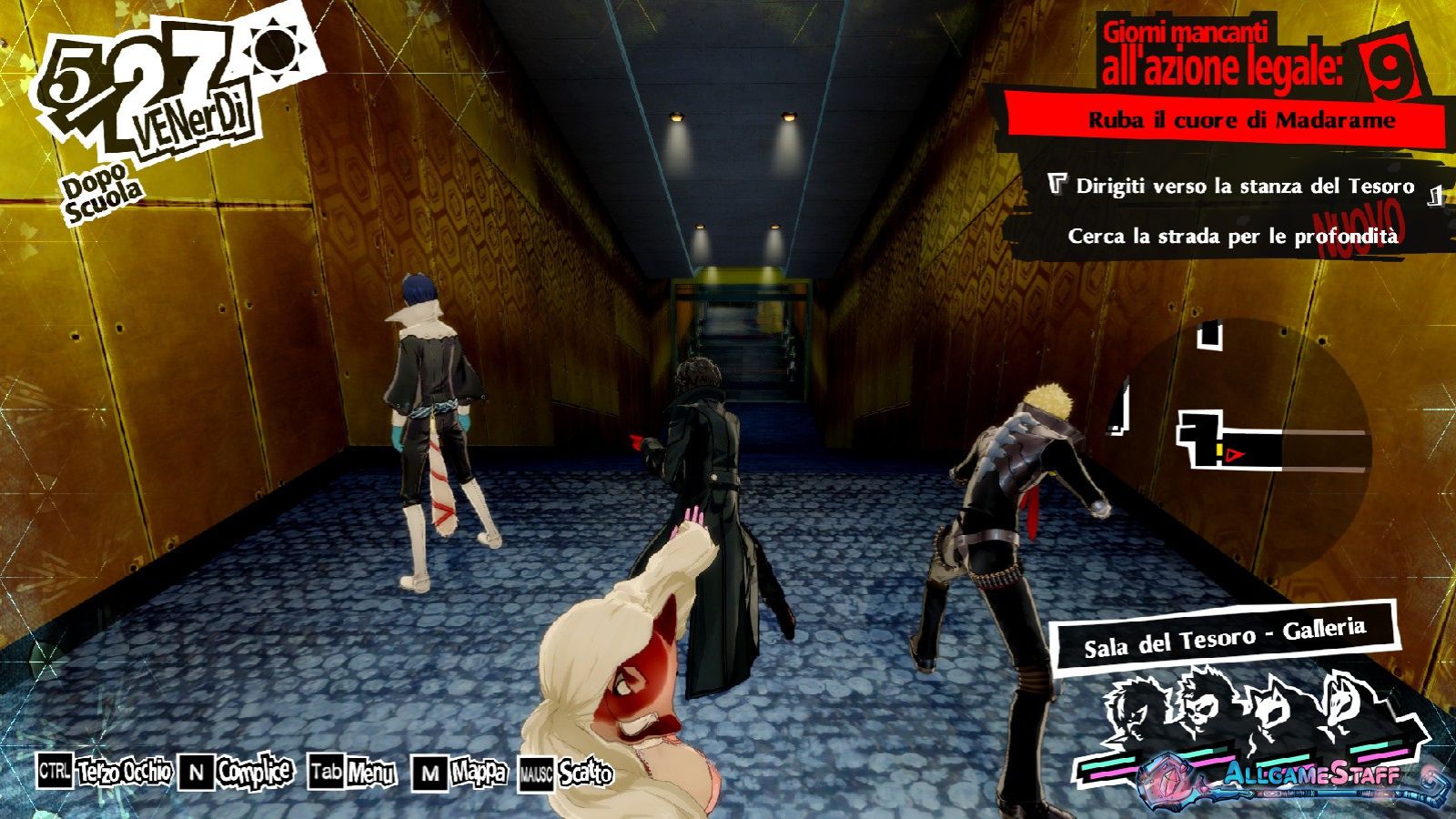Click the "Sala del Tesoro - Galleria" location label

pos(1224,635)
